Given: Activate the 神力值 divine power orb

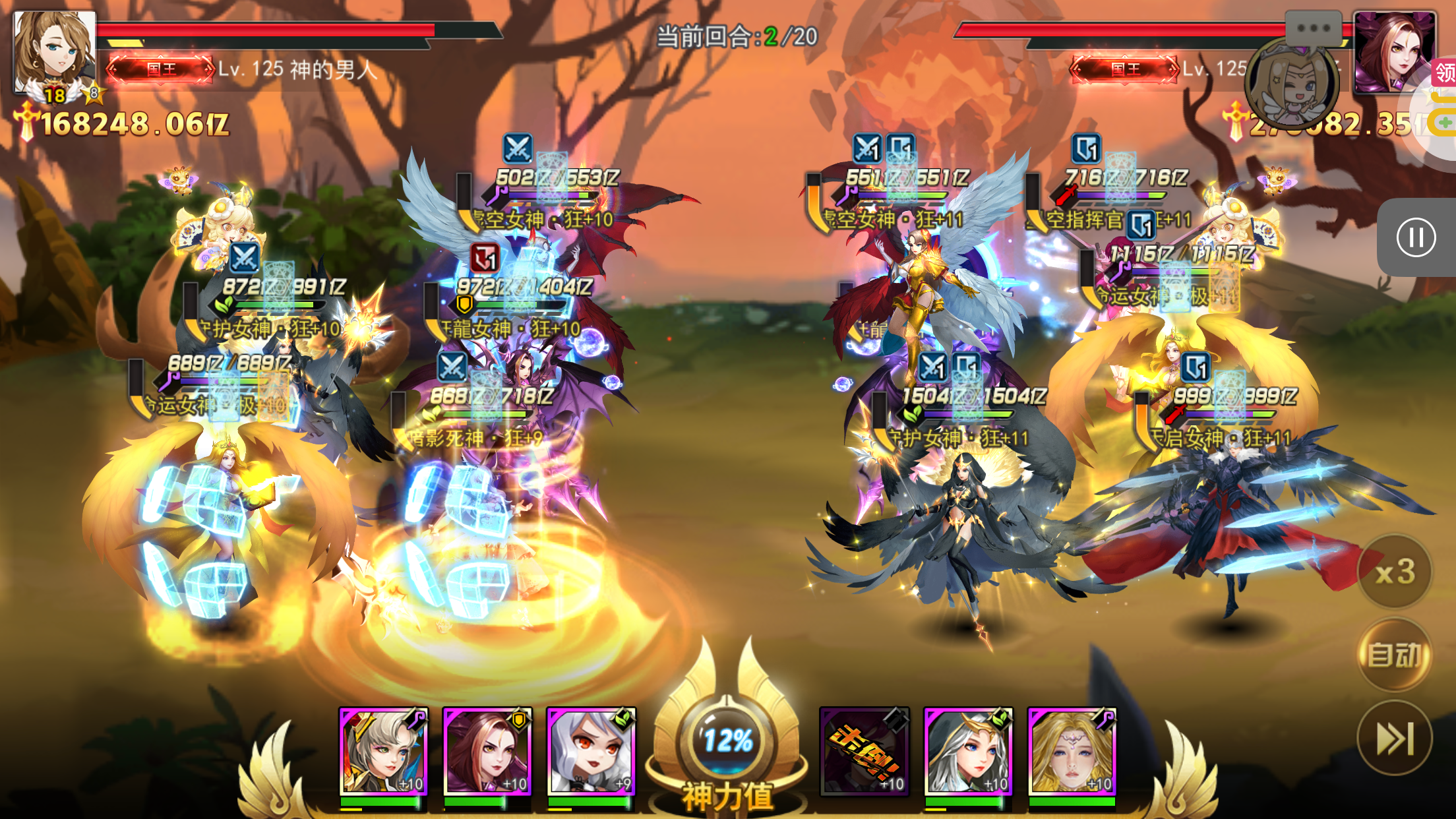Looking at the screenshot, I should click(x=727, y=742).
